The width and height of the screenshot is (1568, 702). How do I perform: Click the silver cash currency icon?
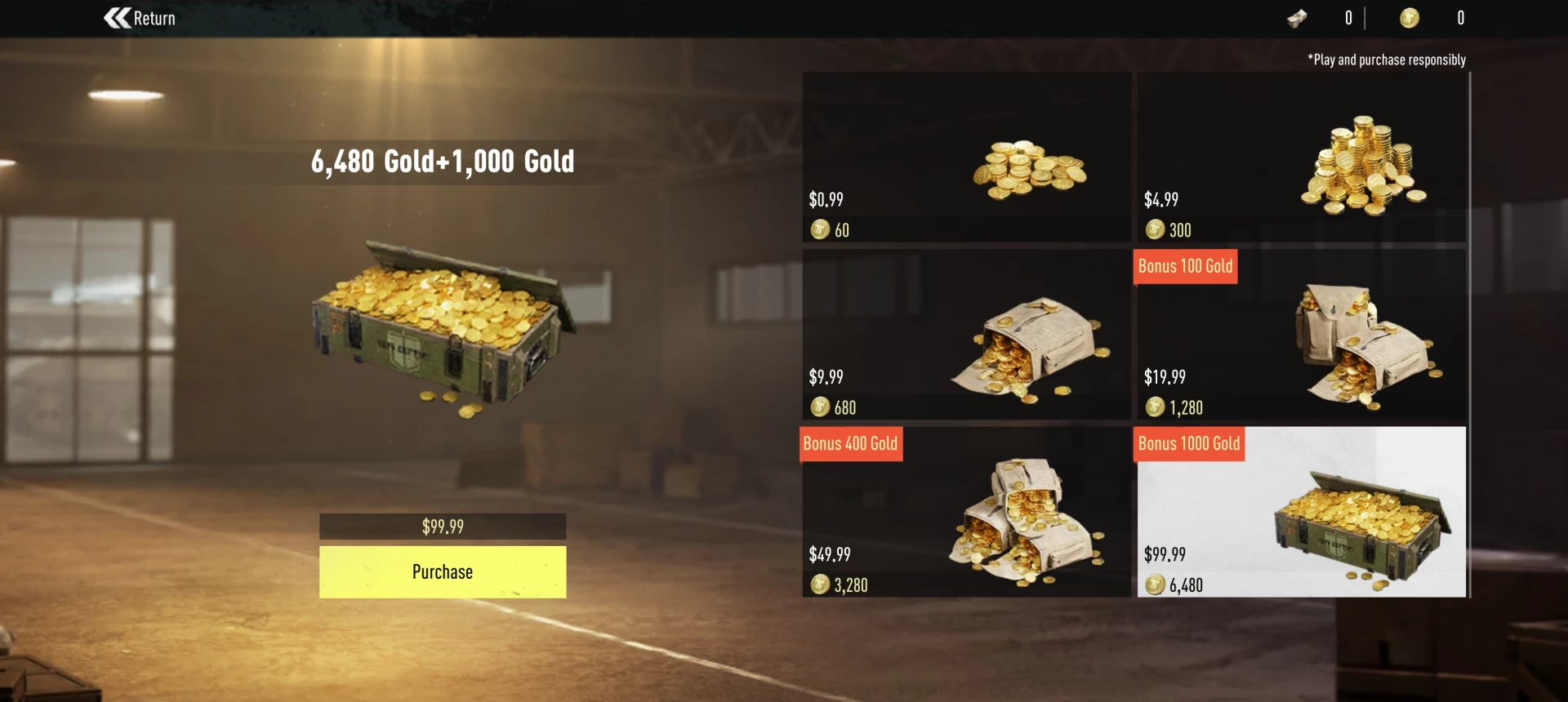coord(1297,18)
